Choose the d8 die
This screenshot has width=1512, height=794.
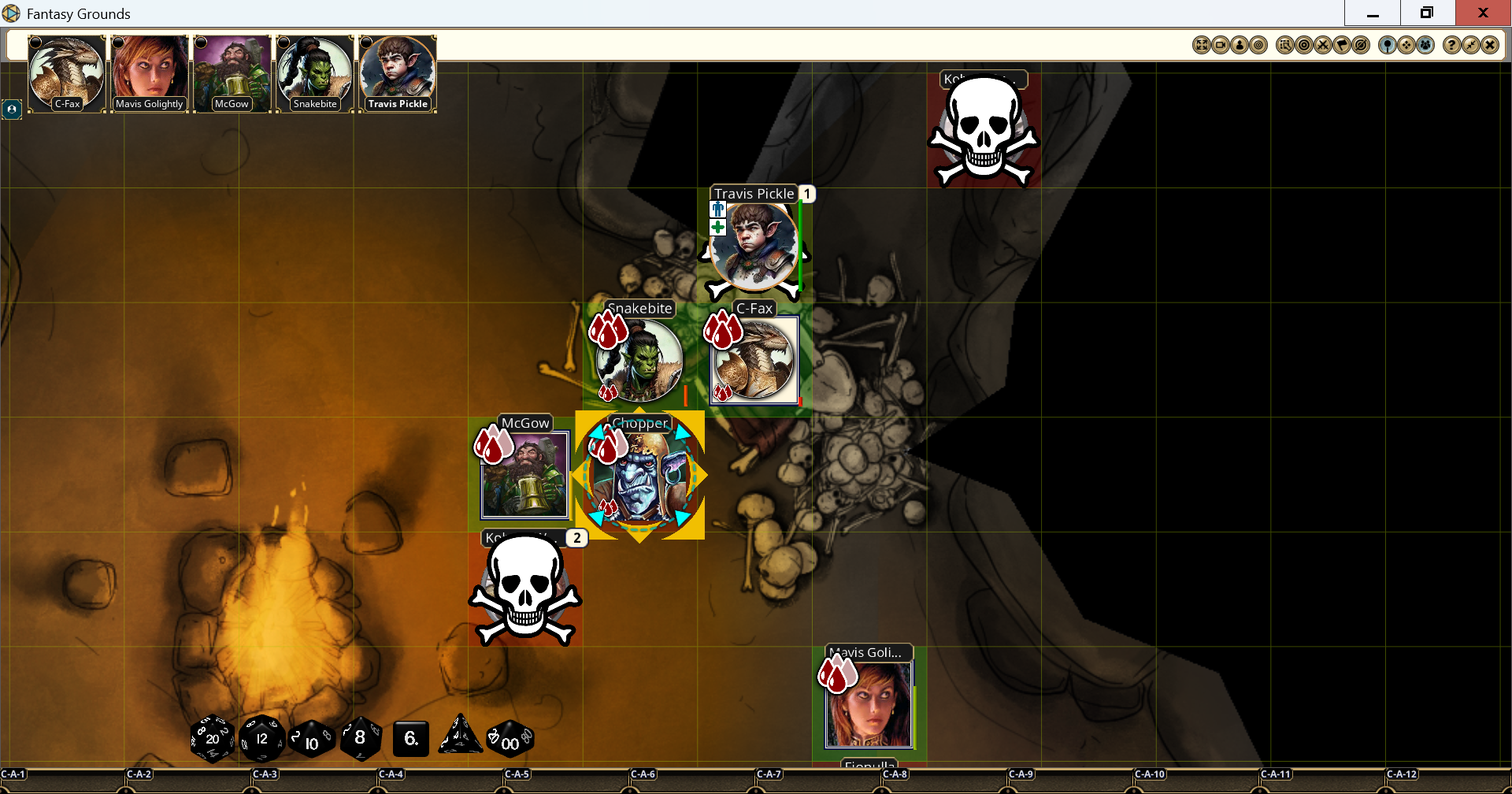pos(361,738)
